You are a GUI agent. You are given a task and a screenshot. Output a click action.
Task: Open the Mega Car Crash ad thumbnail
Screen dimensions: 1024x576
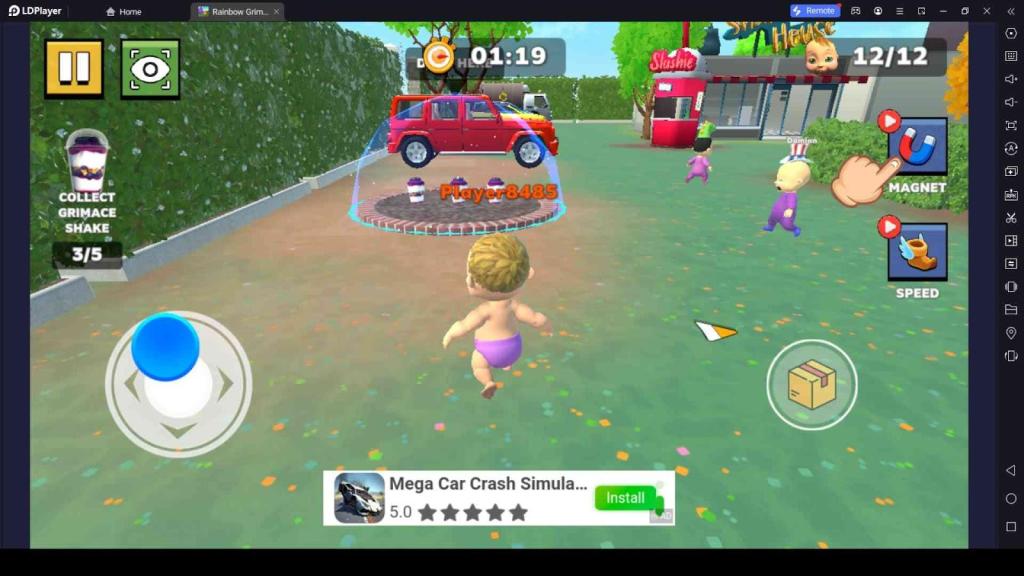[359, 498]
